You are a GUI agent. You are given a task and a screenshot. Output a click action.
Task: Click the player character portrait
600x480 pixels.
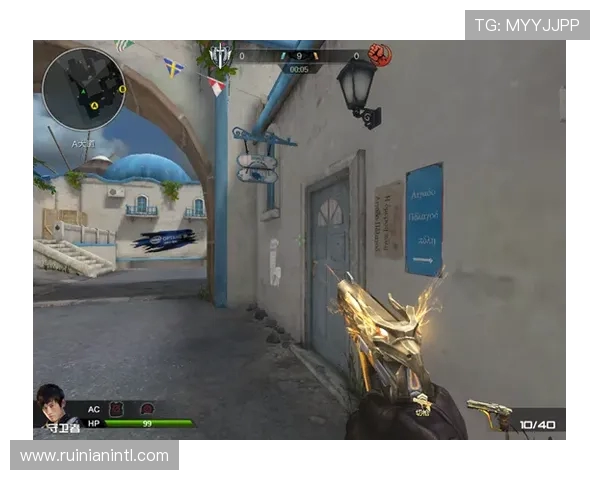click(x=58, y=406)
